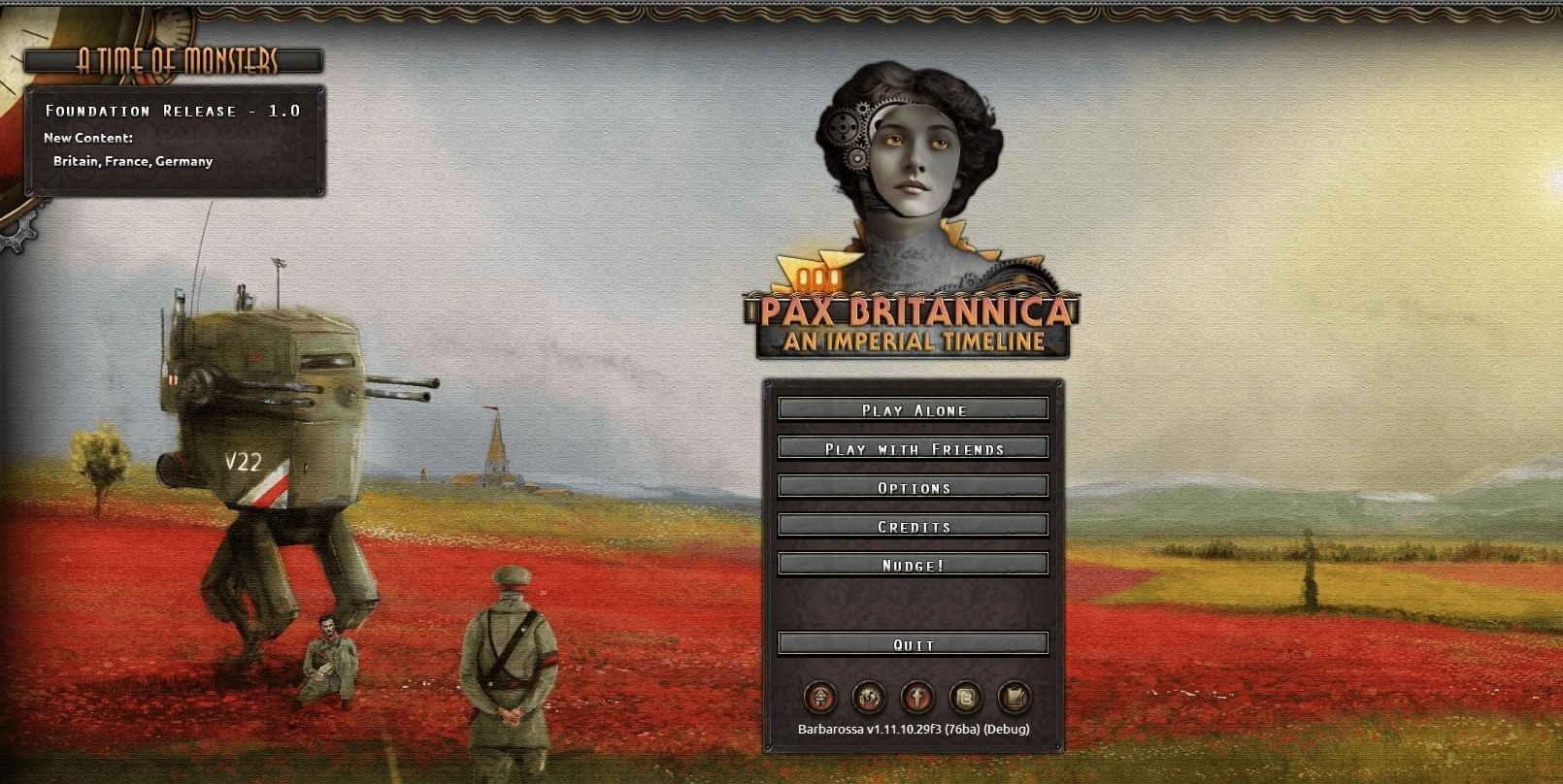Viewport: 1563px width, 784px height.
Task: Click Quit to exit the game
Action: pos(914,642)
